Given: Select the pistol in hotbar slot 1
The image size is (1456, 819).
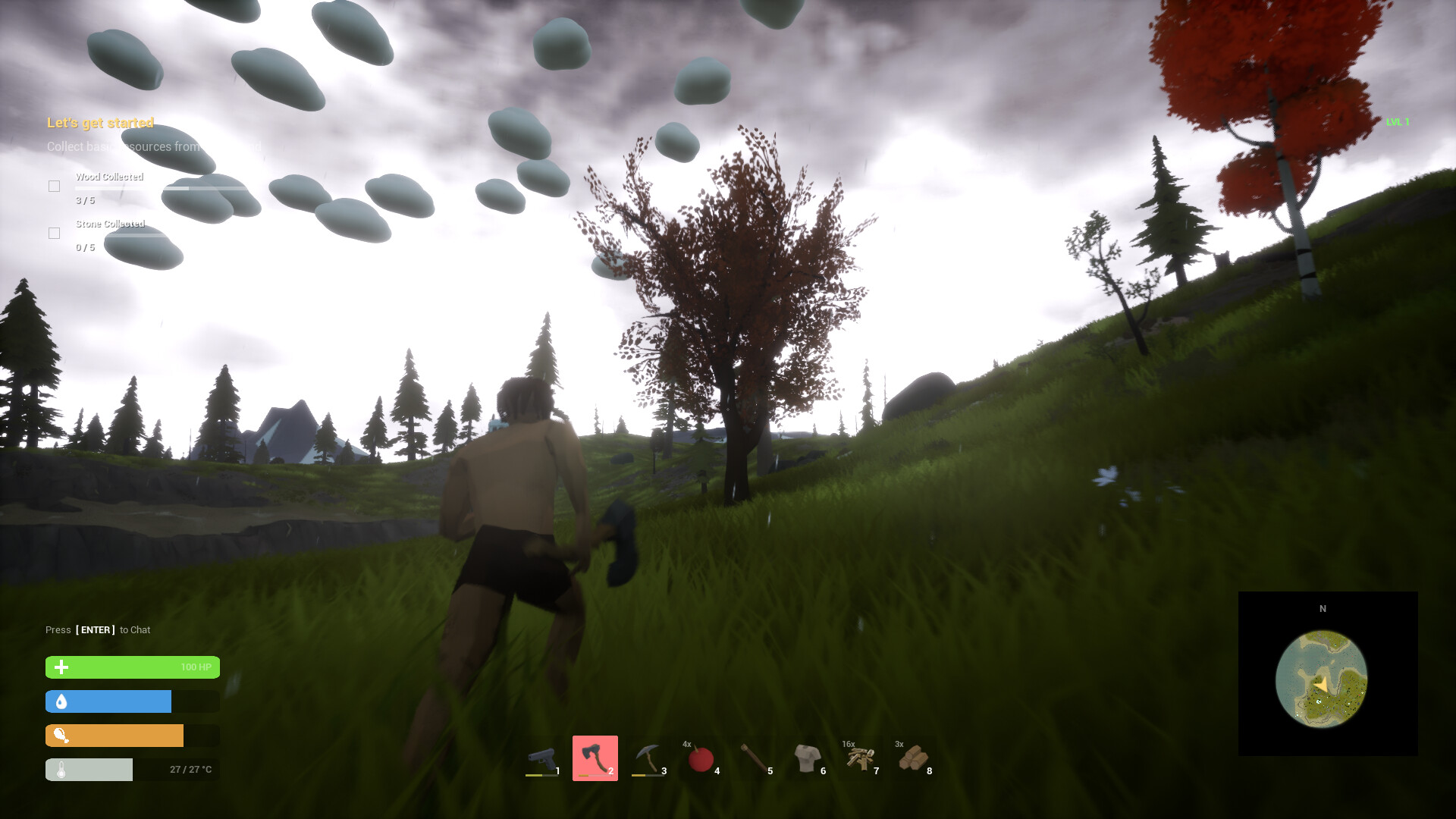Looking at the screenshot, I should pyautogui.click(x=541, y=758).
